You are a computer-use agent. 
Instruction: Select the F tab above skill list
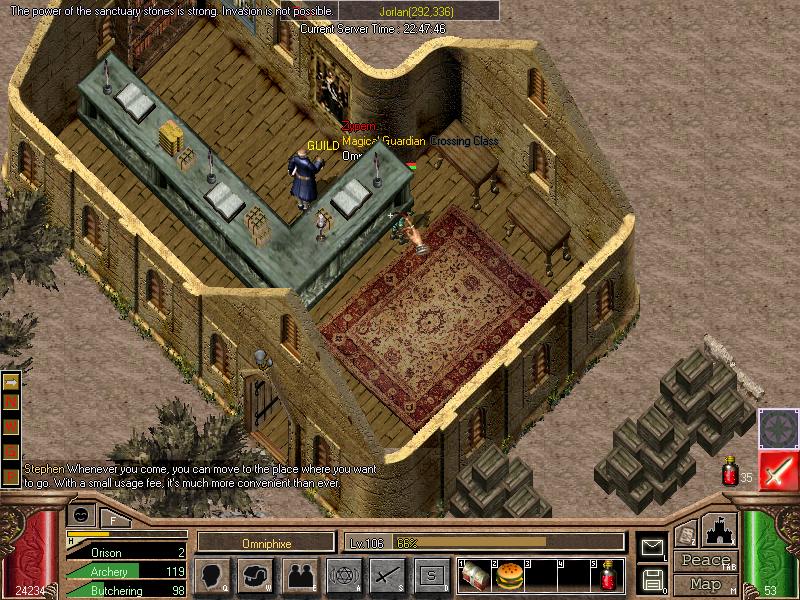coord(113,519)
